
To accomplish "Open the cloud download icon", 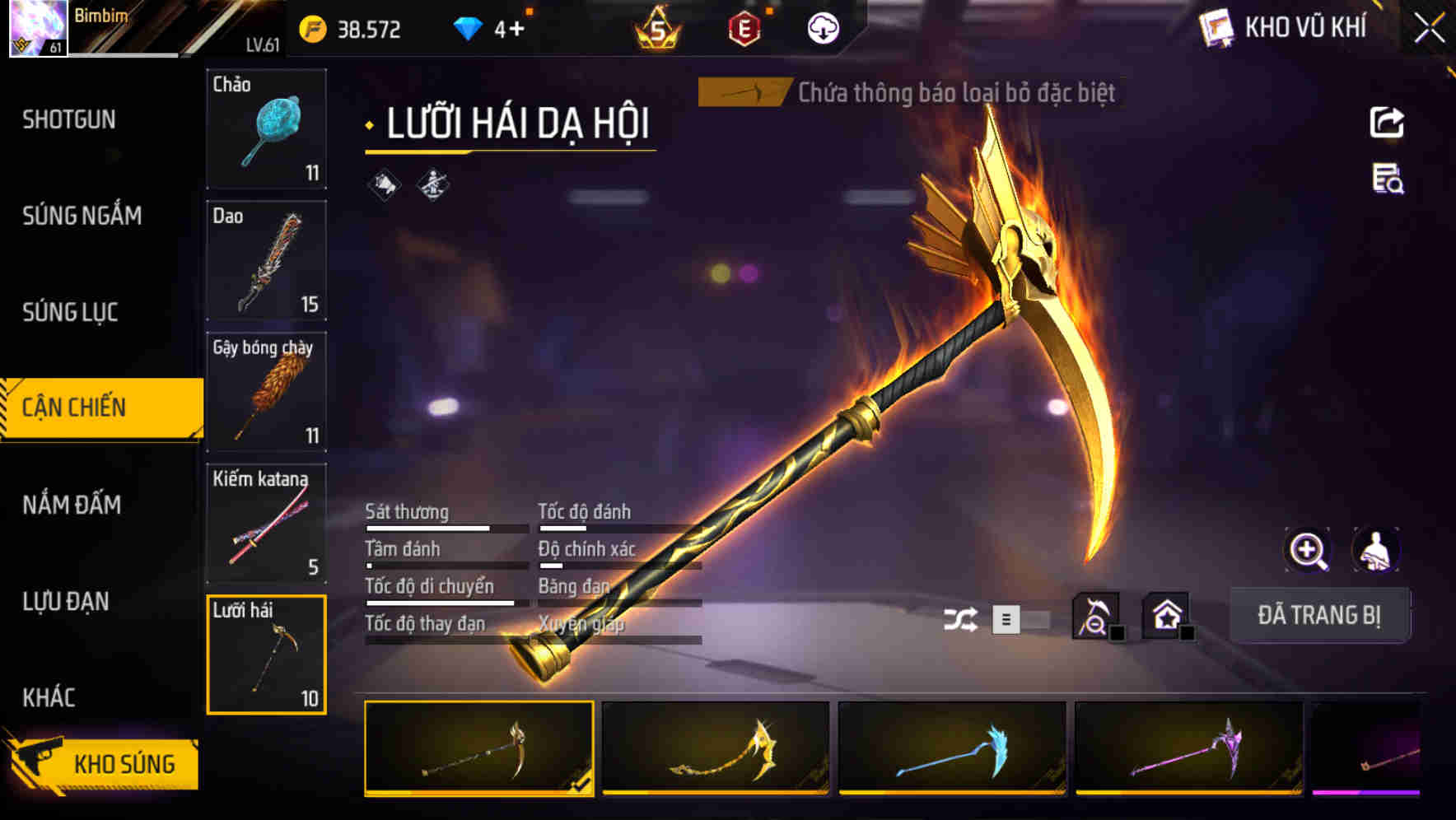I will point(823,27).
